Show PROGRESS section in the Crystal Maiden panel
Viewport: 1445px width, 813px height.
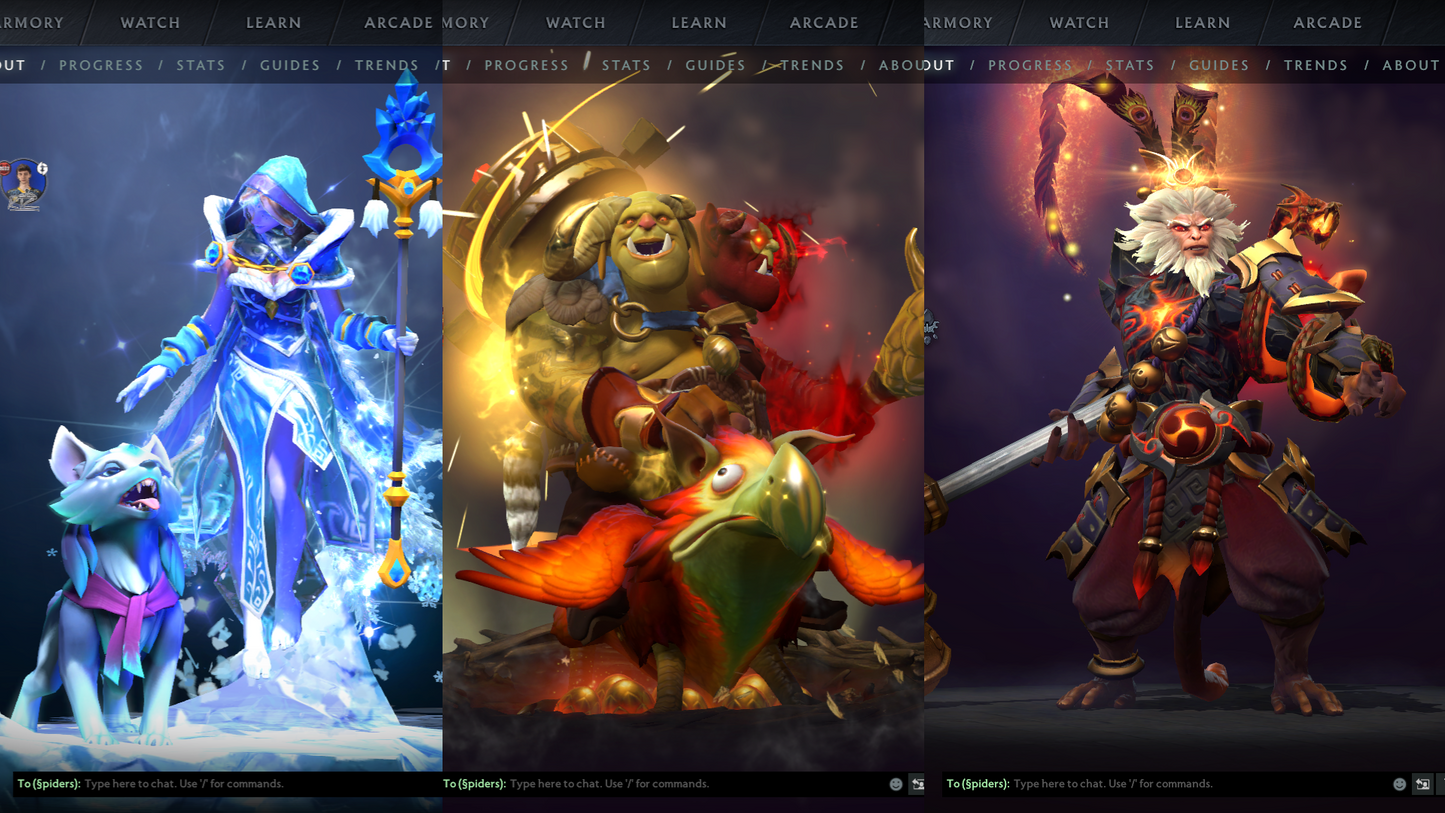[101, 65]
